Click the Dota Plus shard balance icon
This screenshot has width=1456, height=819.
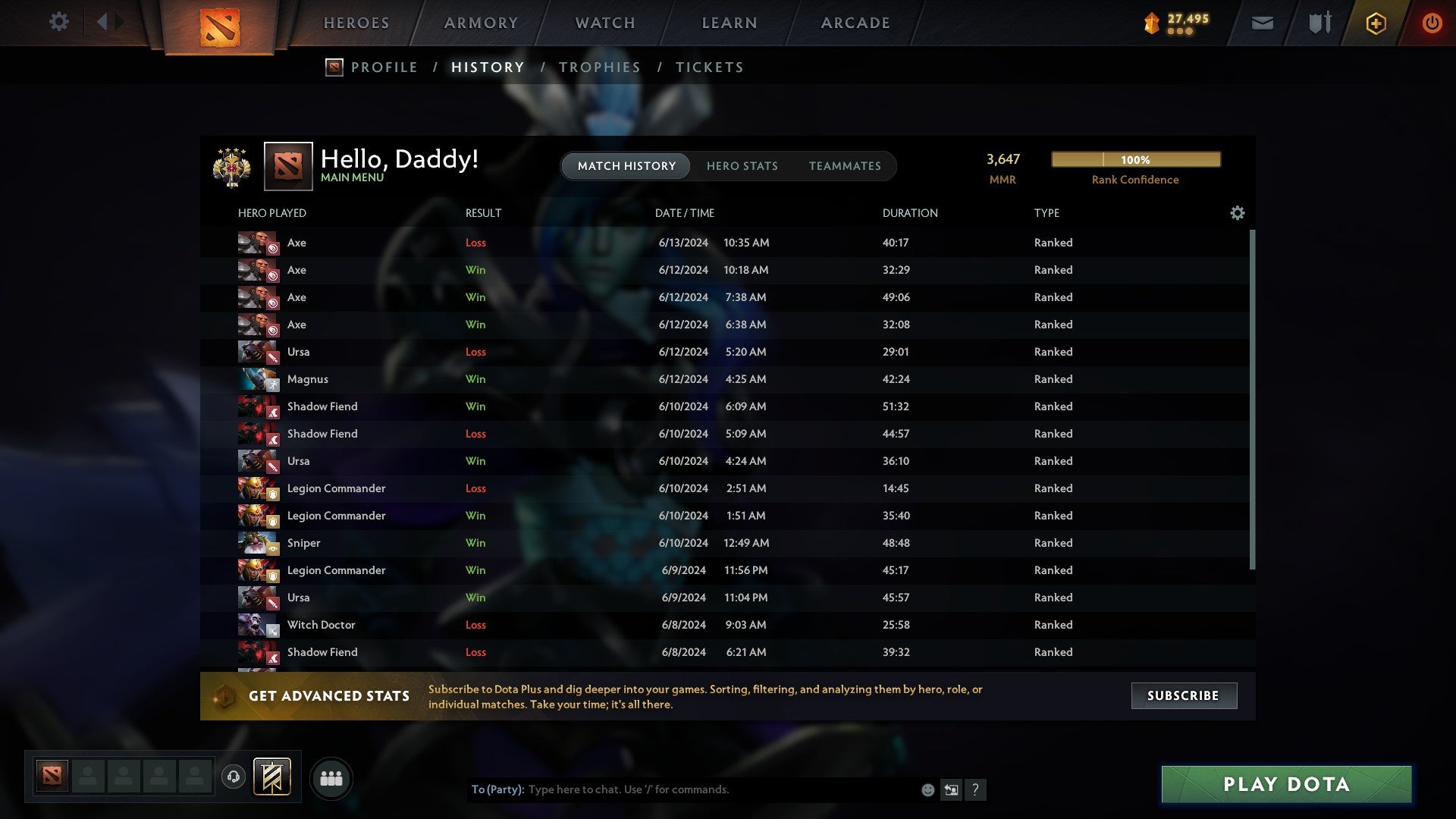pos(1150,23)
